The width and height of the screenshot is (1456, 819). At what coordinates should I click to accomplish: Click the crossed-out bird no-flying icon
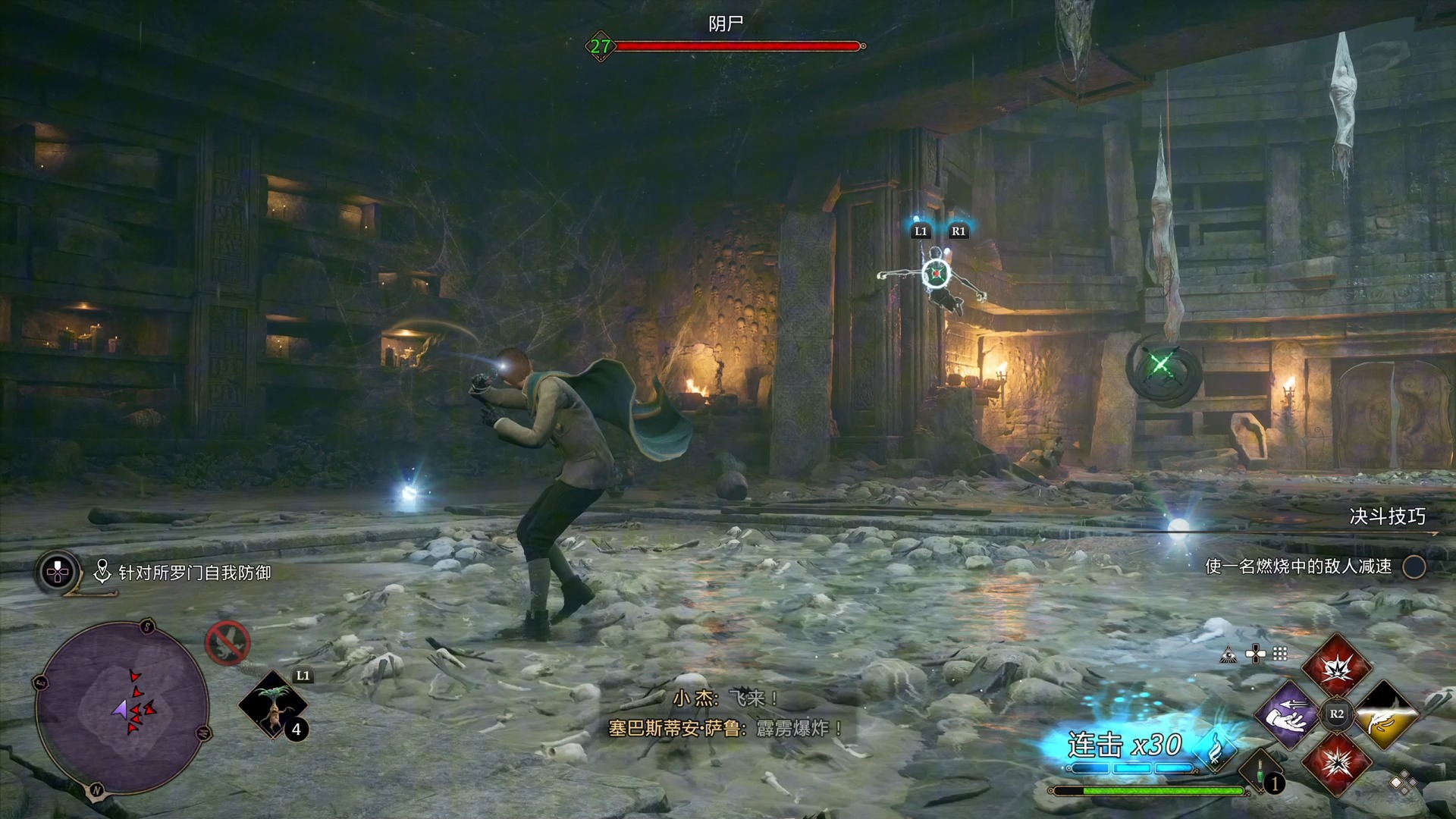[x=227, y=643]
